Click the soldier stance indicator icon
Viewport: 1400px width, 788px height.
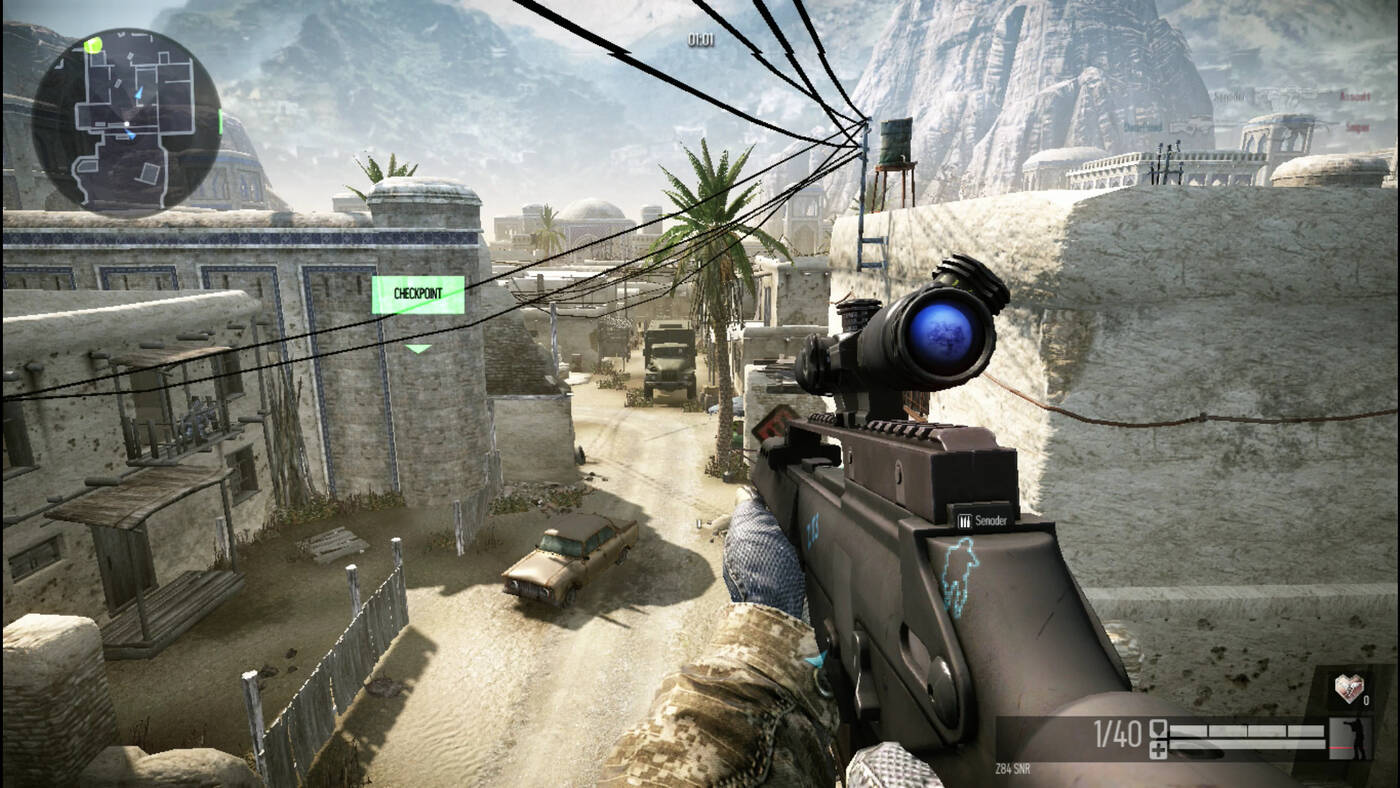[x=1355, y=738]
